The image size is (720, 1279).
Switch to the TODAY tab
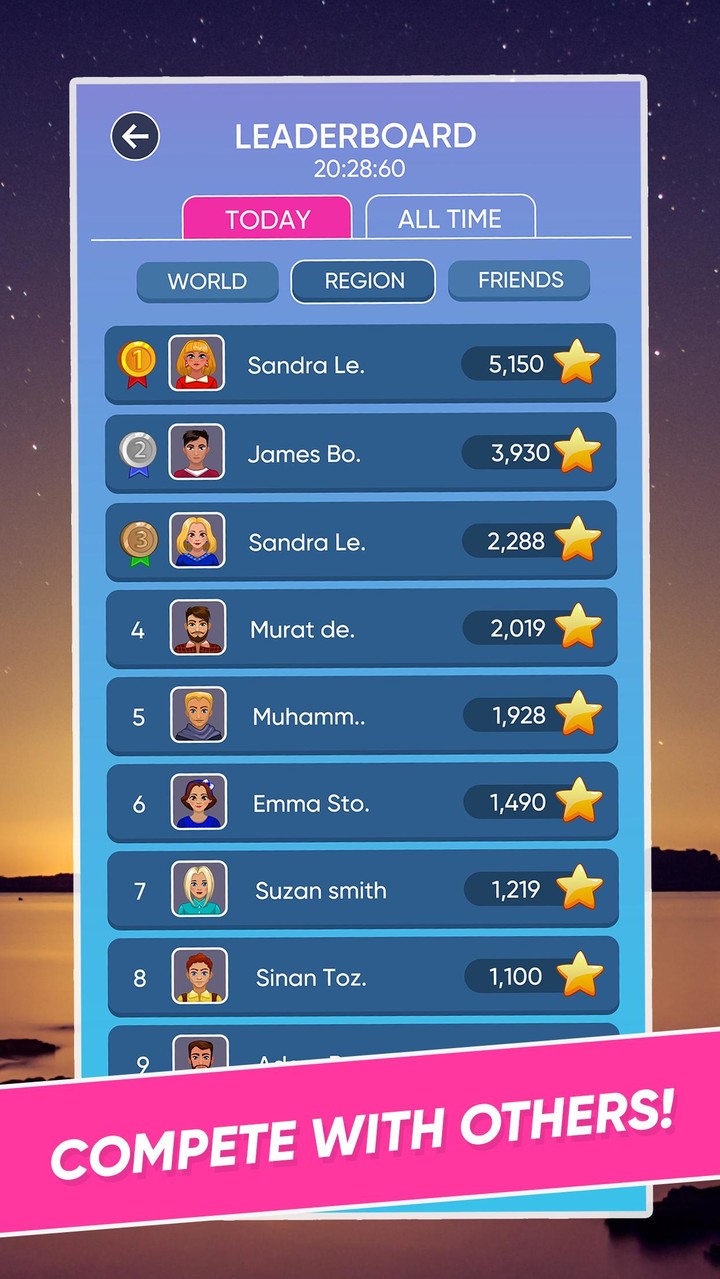[267, 218]
